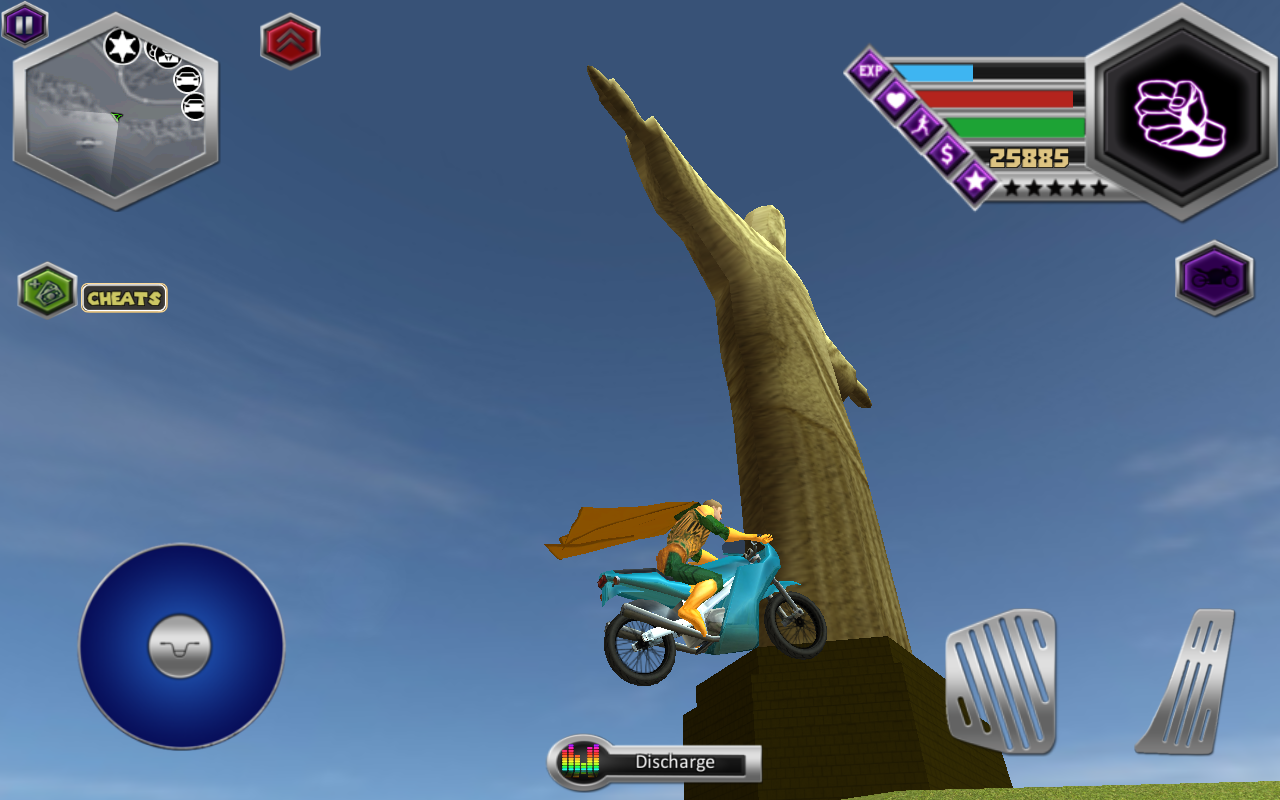This screenshot has height=800, width=1280.
Task: Toggle the pedestrian marker on the minimap
Action: click(168, 57)
